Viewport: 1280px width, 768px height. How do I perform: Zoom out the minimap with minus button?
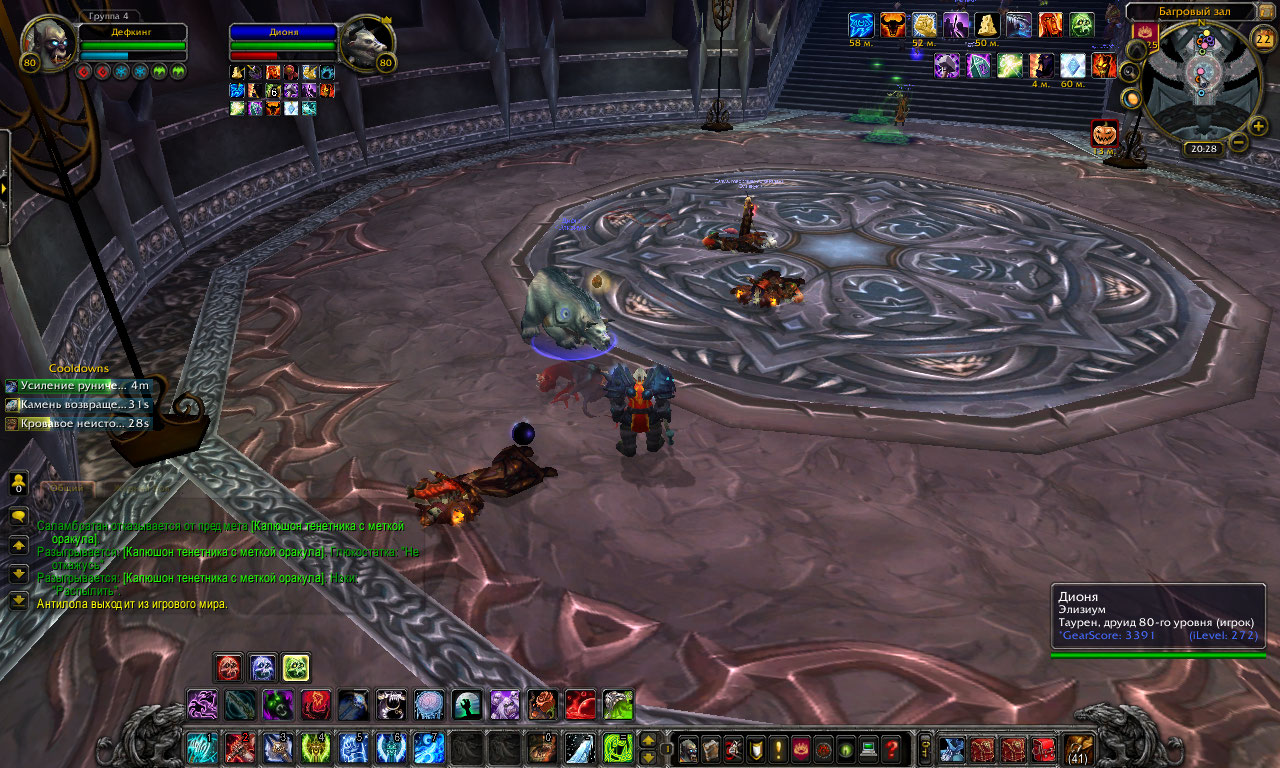pos(1238,142)
